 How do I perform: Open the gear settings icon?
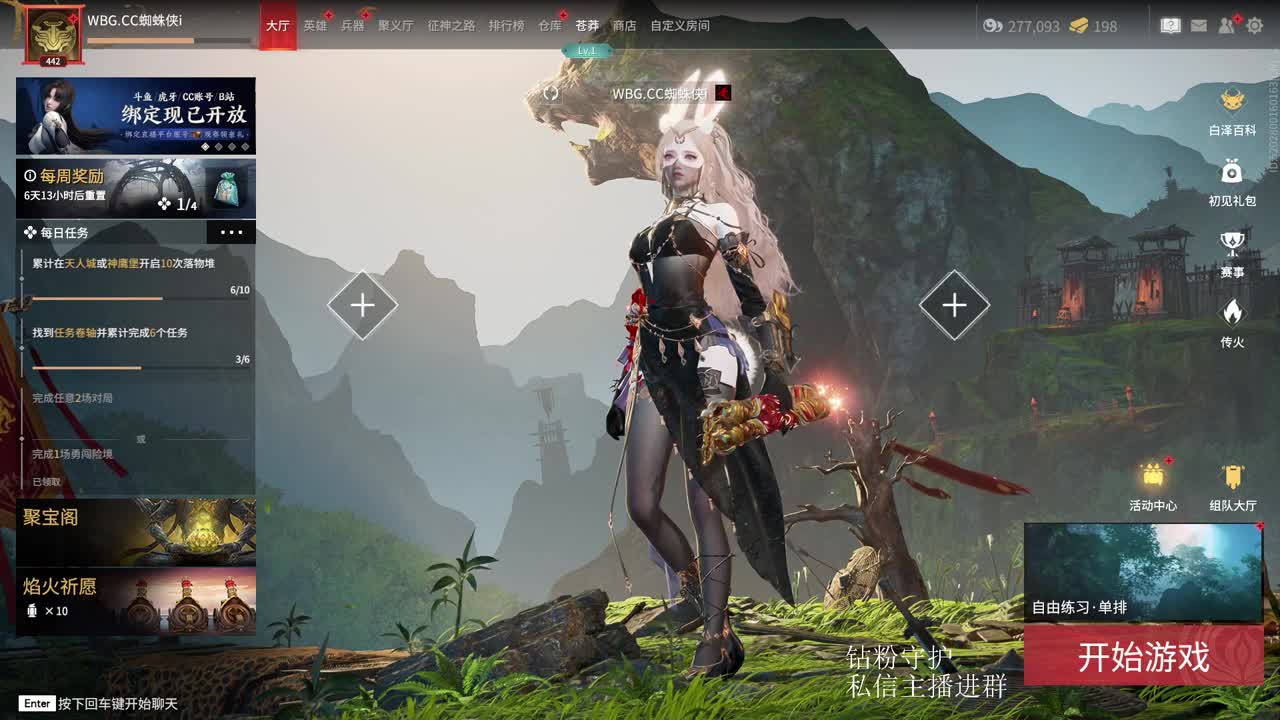pos(1255,26)
